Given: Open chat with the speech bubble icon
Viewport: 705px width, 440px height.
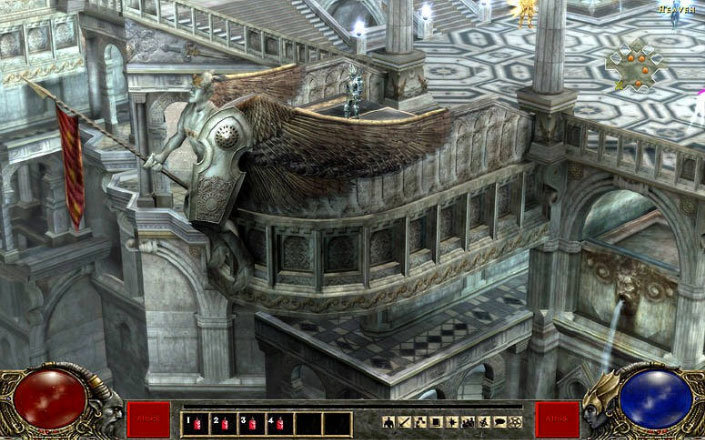Looking at the screenshot, I should pyautogui.click(x=498, y=423).
